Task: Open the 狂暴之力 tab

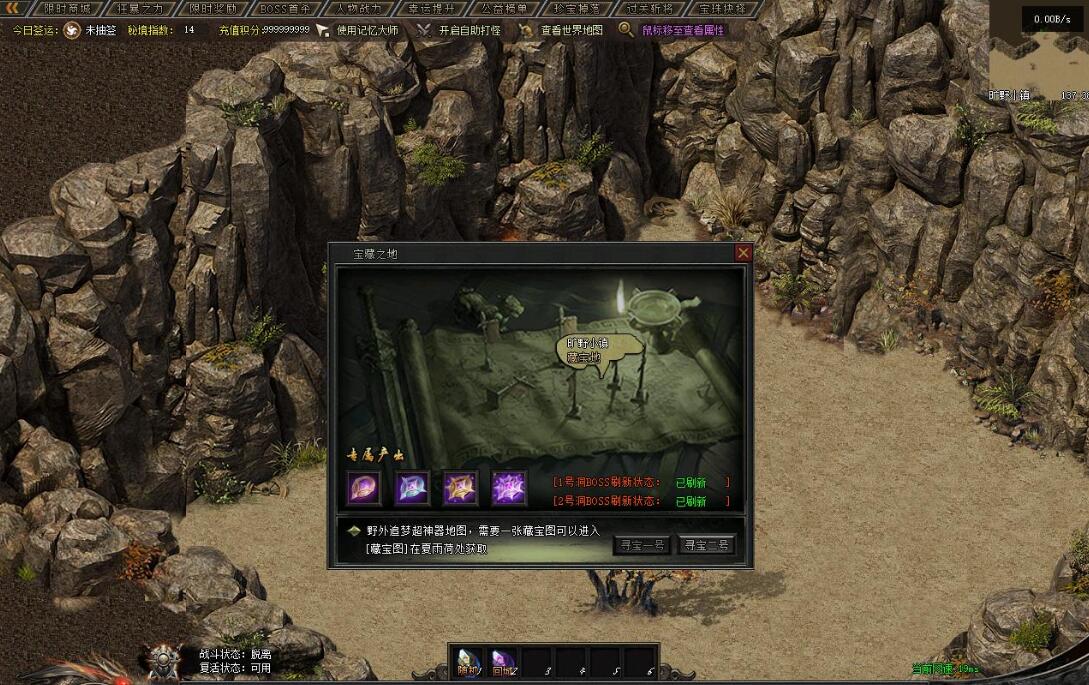Action: [138, 8]
